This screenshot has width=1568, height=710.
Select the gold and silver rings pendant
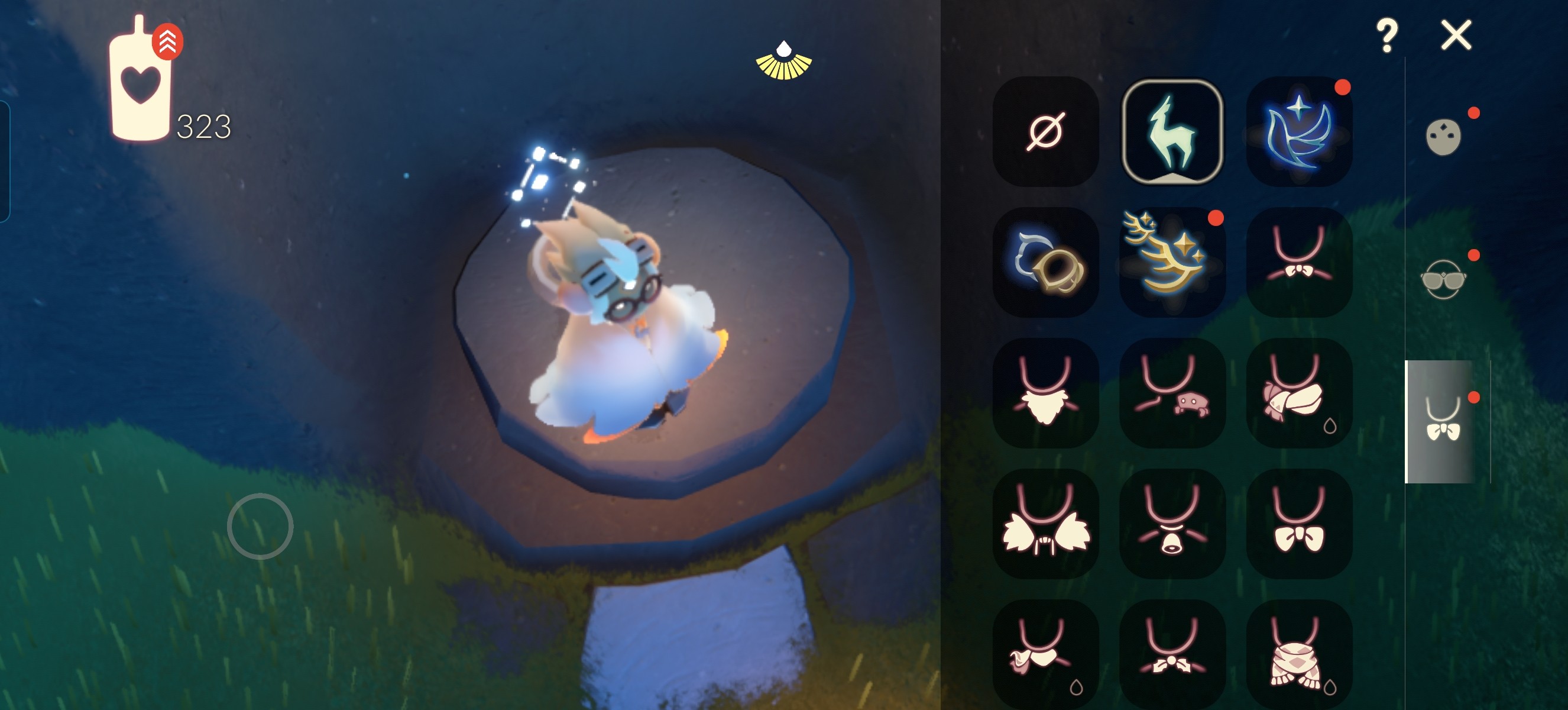1045,263
